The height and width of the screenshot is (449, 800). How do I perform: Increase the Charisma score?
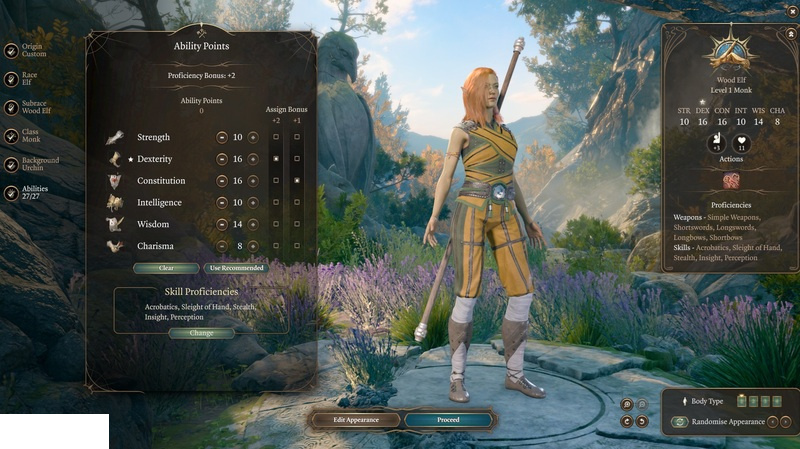[x=253, y=246]
